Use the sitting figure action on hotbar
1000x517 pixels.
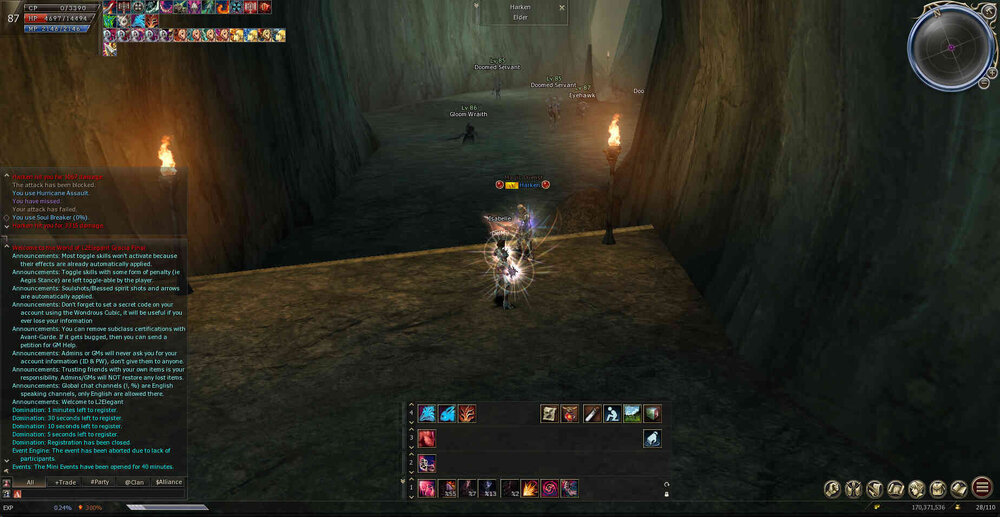click(610, 413)
